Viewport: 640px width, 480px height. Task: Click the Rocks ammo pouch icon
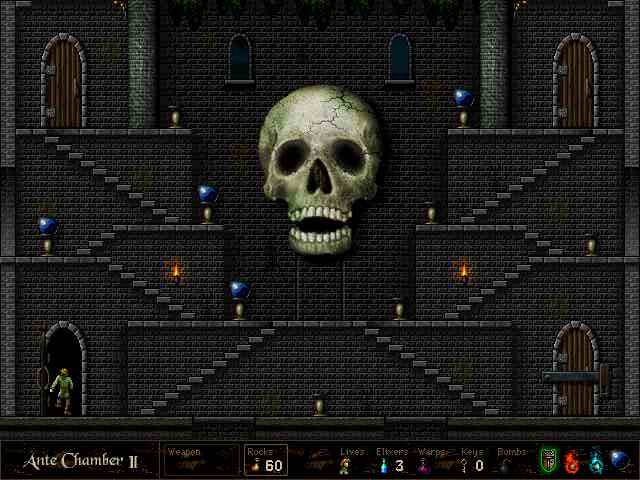(254, 465)
